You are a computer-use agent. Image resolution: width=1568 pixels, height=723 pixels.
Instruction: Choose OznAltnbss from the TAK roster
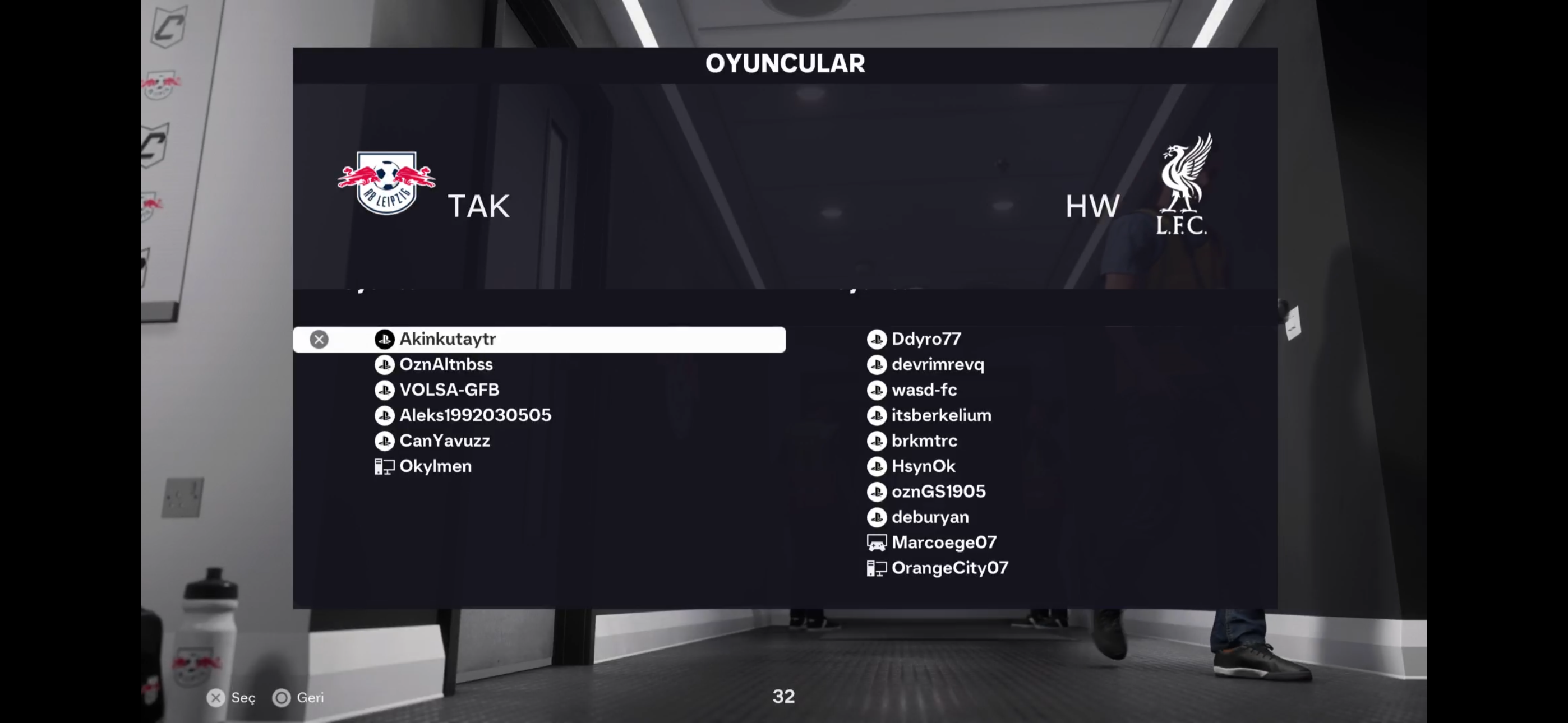[446, 364]
